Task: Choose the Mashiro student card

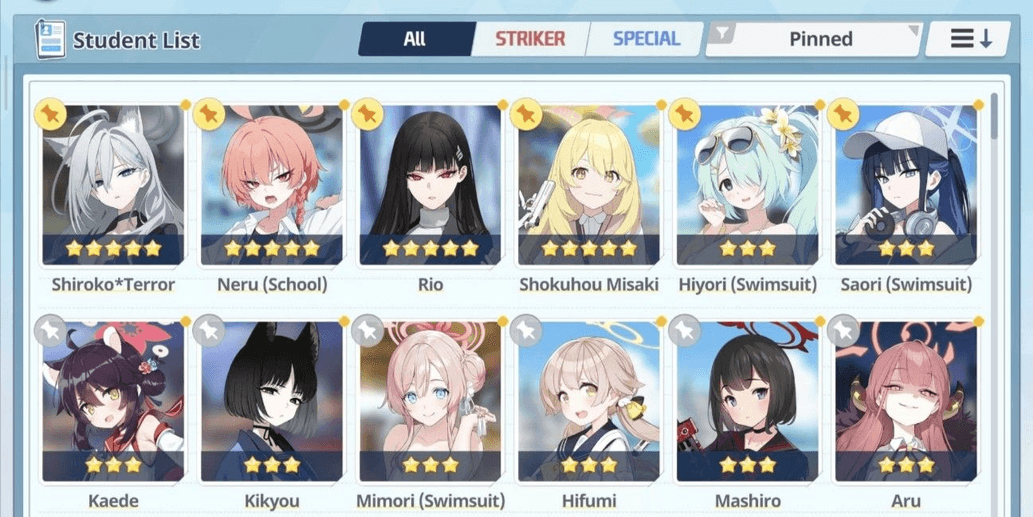Action: [747, 402]
